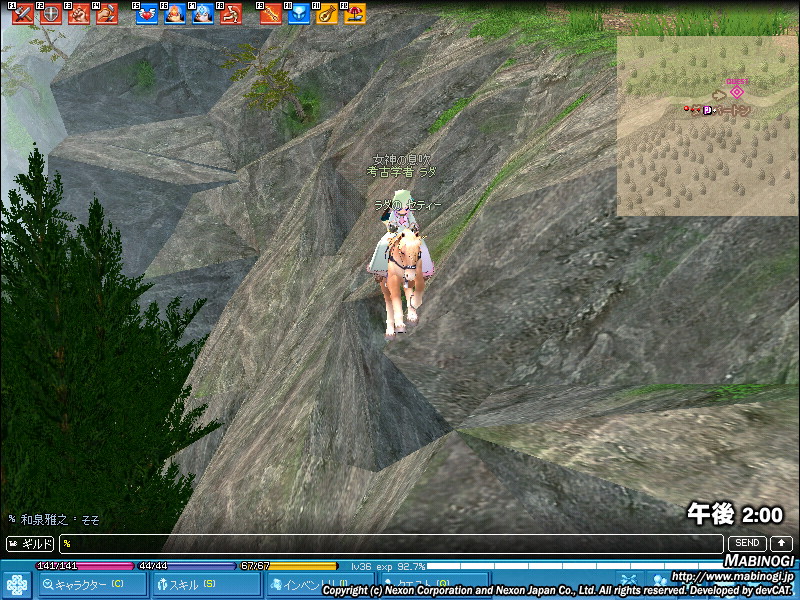
Task: Open the main menu flower button
Action: point(17,584)
